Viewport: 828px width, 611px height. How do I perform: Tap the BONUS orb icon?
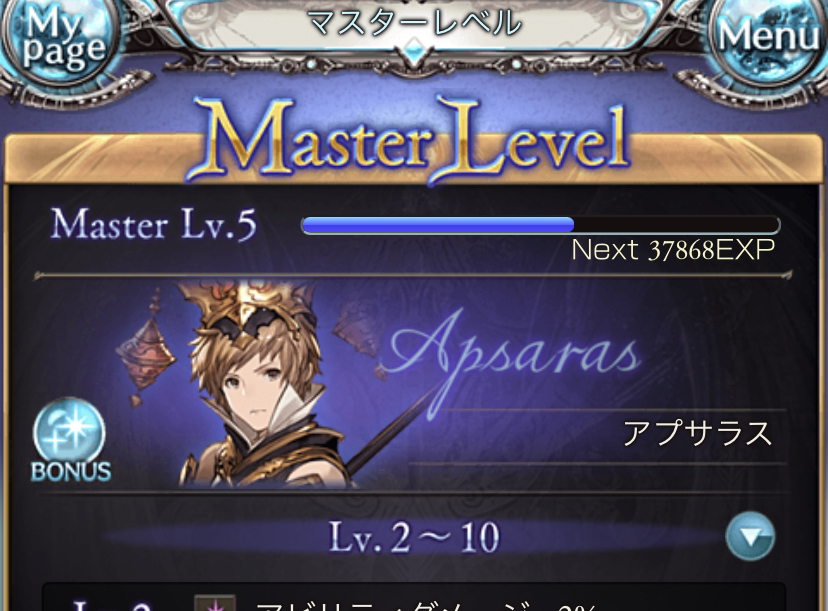coord(69,441)
